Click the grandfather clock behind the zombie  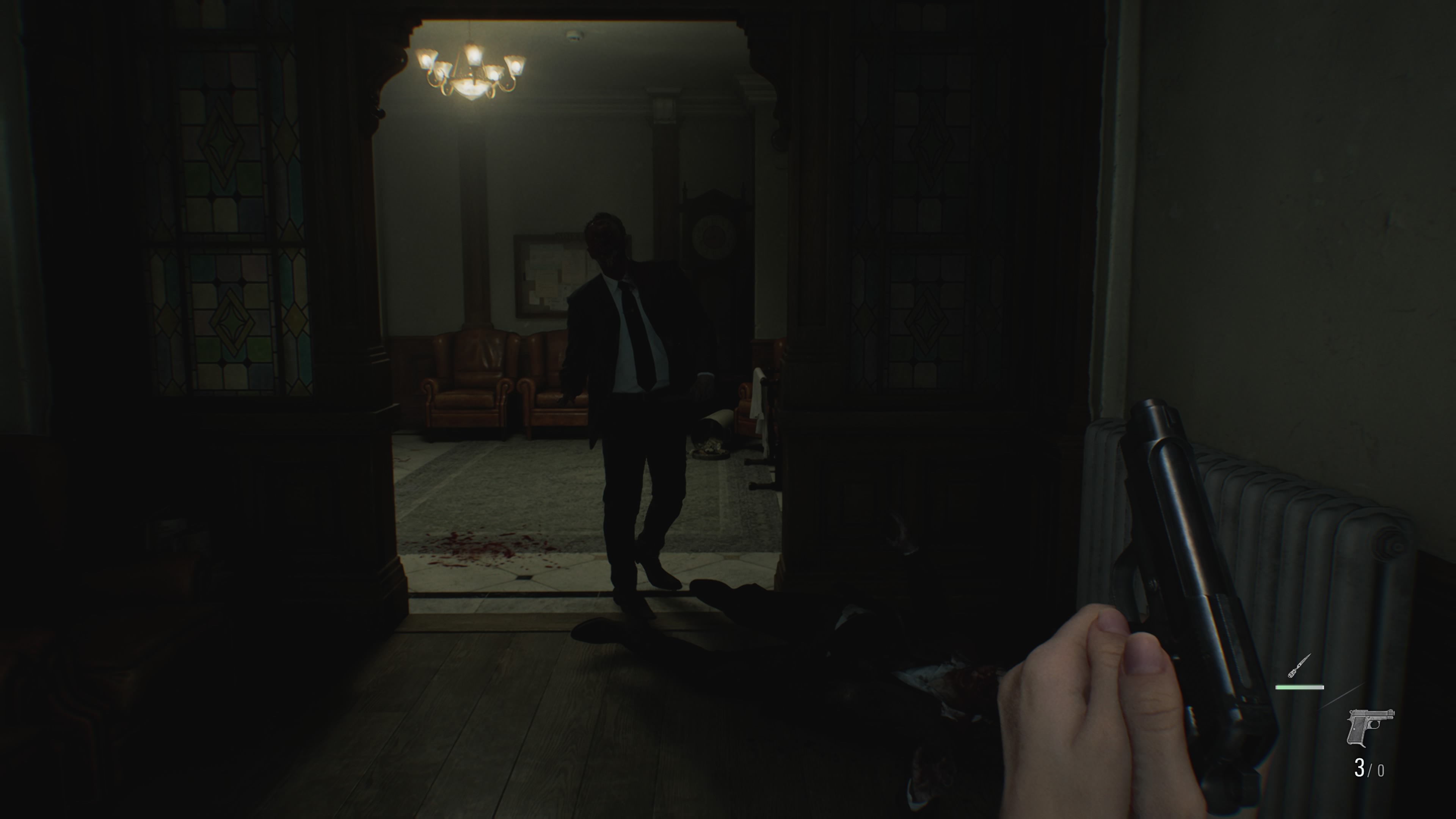tap(711, 243)
